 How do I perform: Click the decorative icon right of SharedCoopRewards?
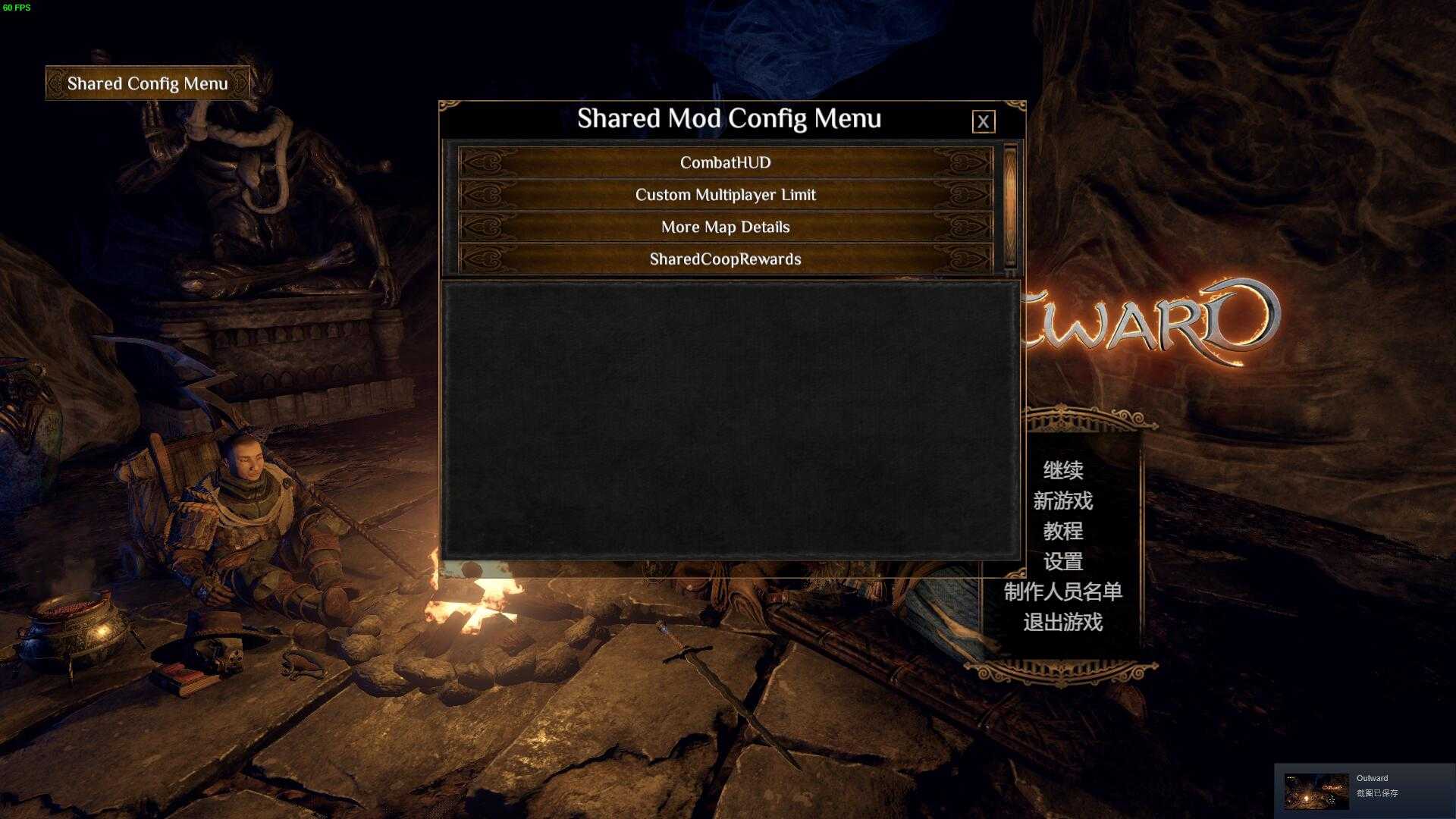point(965,259)
